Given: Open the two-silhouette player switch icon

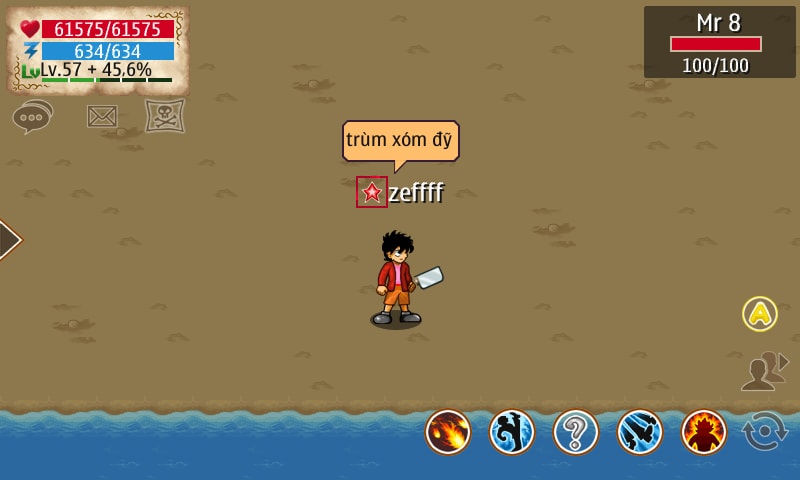Looking at the screenshot, I should click(x=764, y=371).
